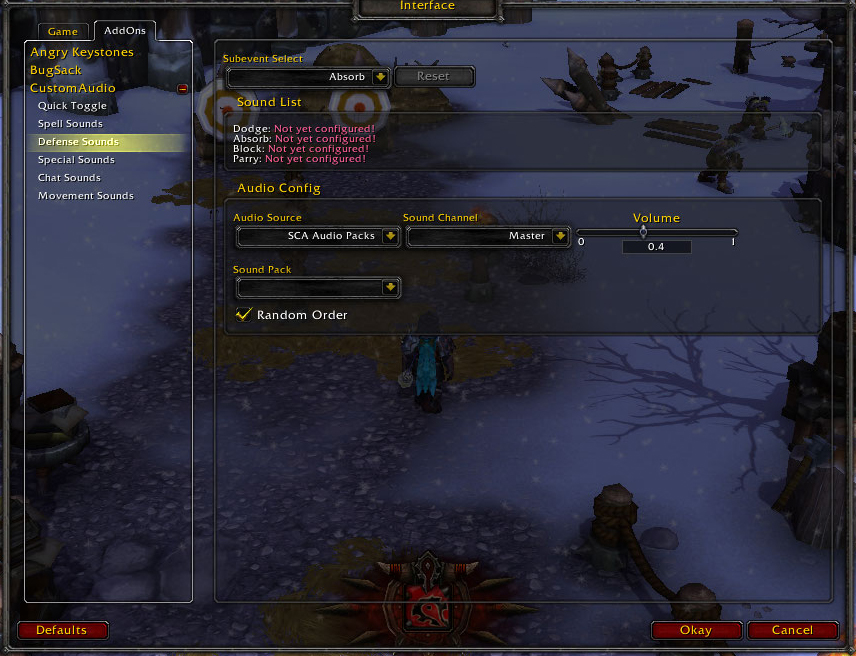
Task: Open the Subevent Select dropdown
Action: (x=380, y=77)
